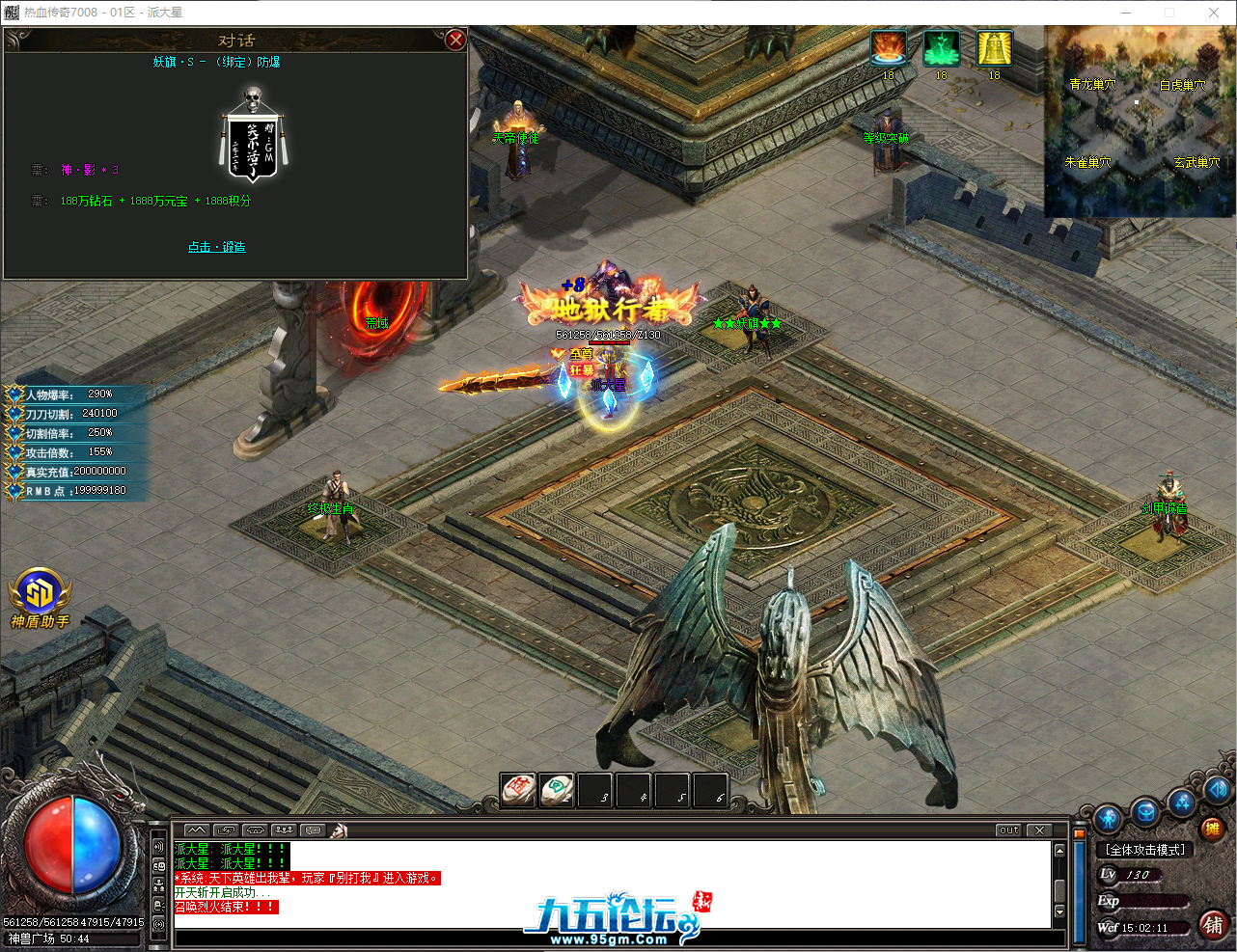This screenshot has width=1237, height=952.
Task: Toggle the red 摊 stall button
Action: 1214,829
